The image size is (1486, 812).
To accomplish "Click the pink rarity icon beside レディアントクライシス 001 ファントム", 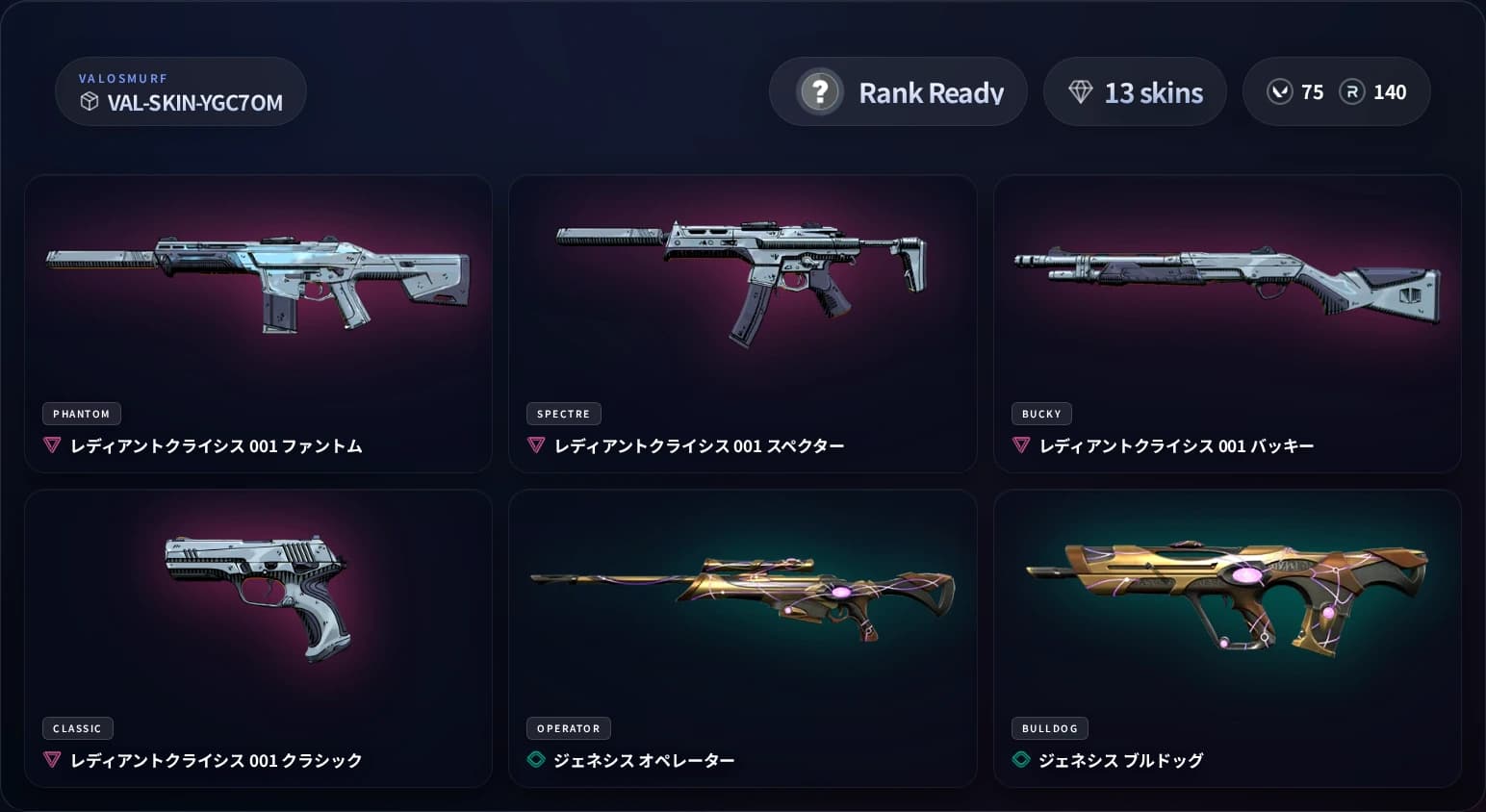I will [51, 445].
